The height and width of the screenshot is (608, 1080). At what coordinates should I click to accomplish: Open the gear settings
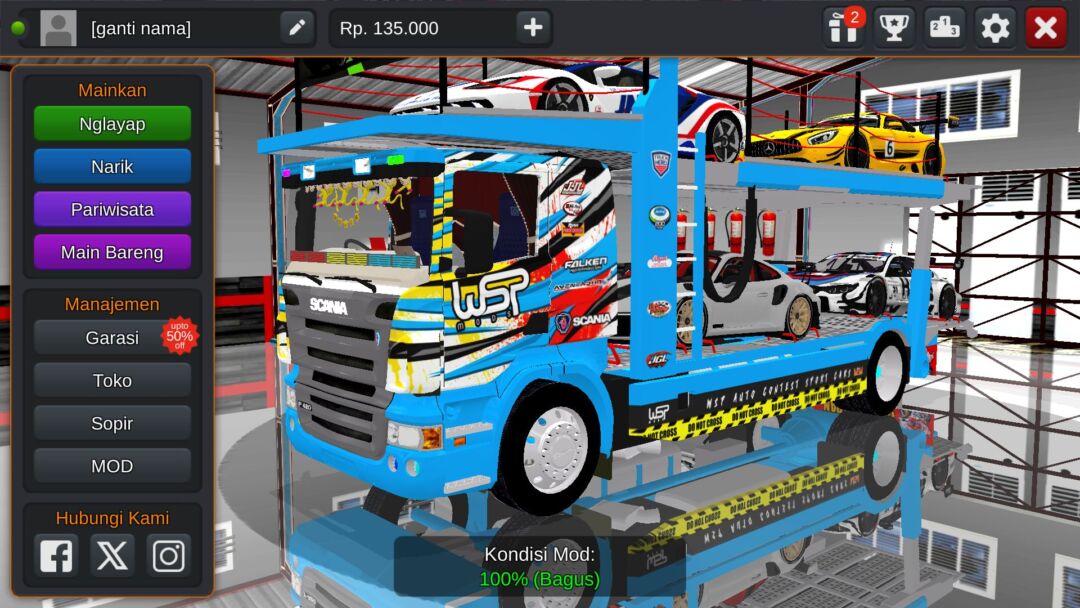pyautogui.click(x=995, y=28)
